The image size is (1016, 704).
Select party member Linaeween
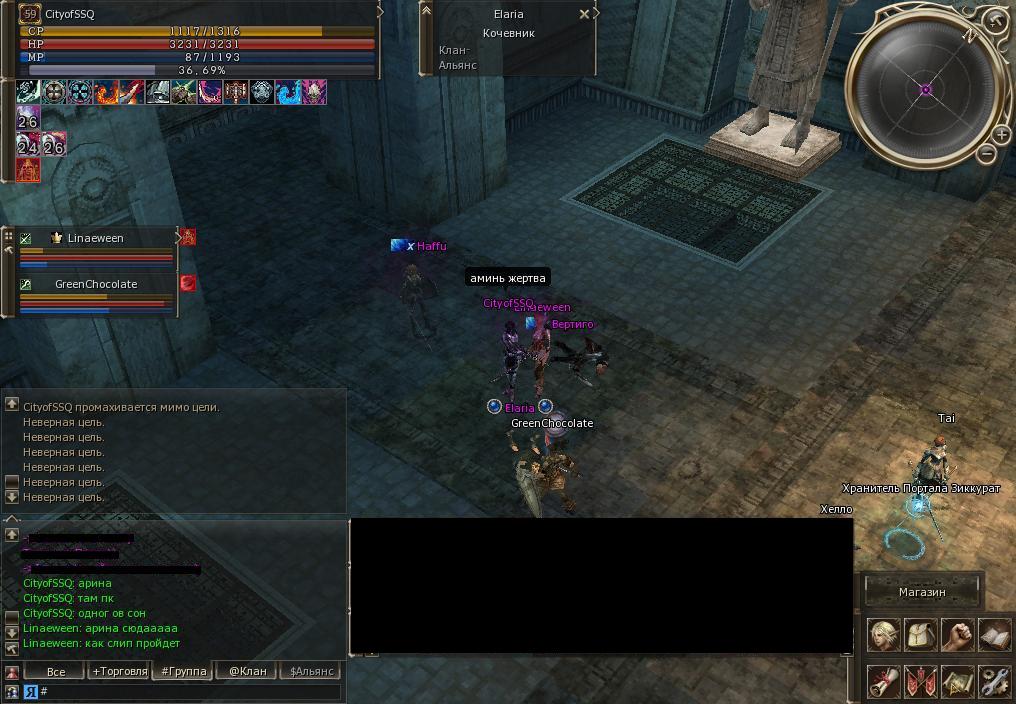(x=96, y=238)
